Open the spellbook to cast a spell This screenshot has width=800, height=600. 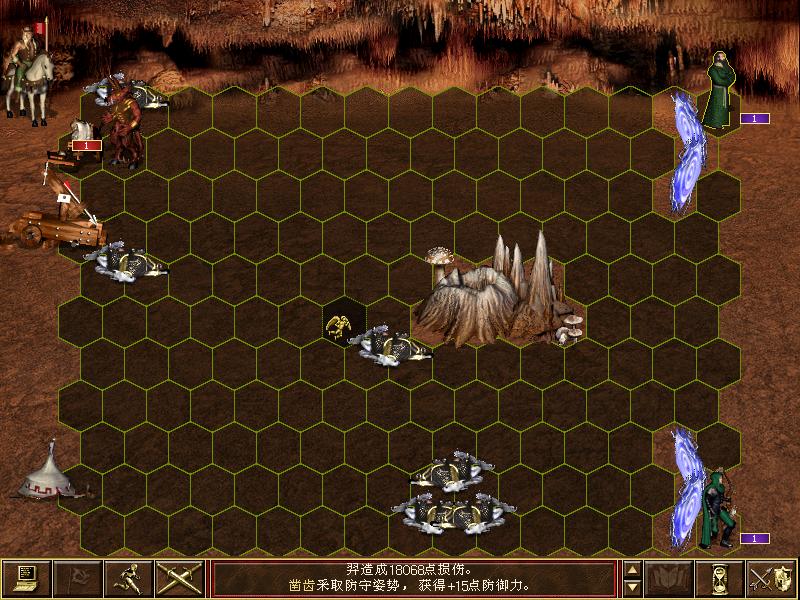pyautogui.click(x=670, y=578)
